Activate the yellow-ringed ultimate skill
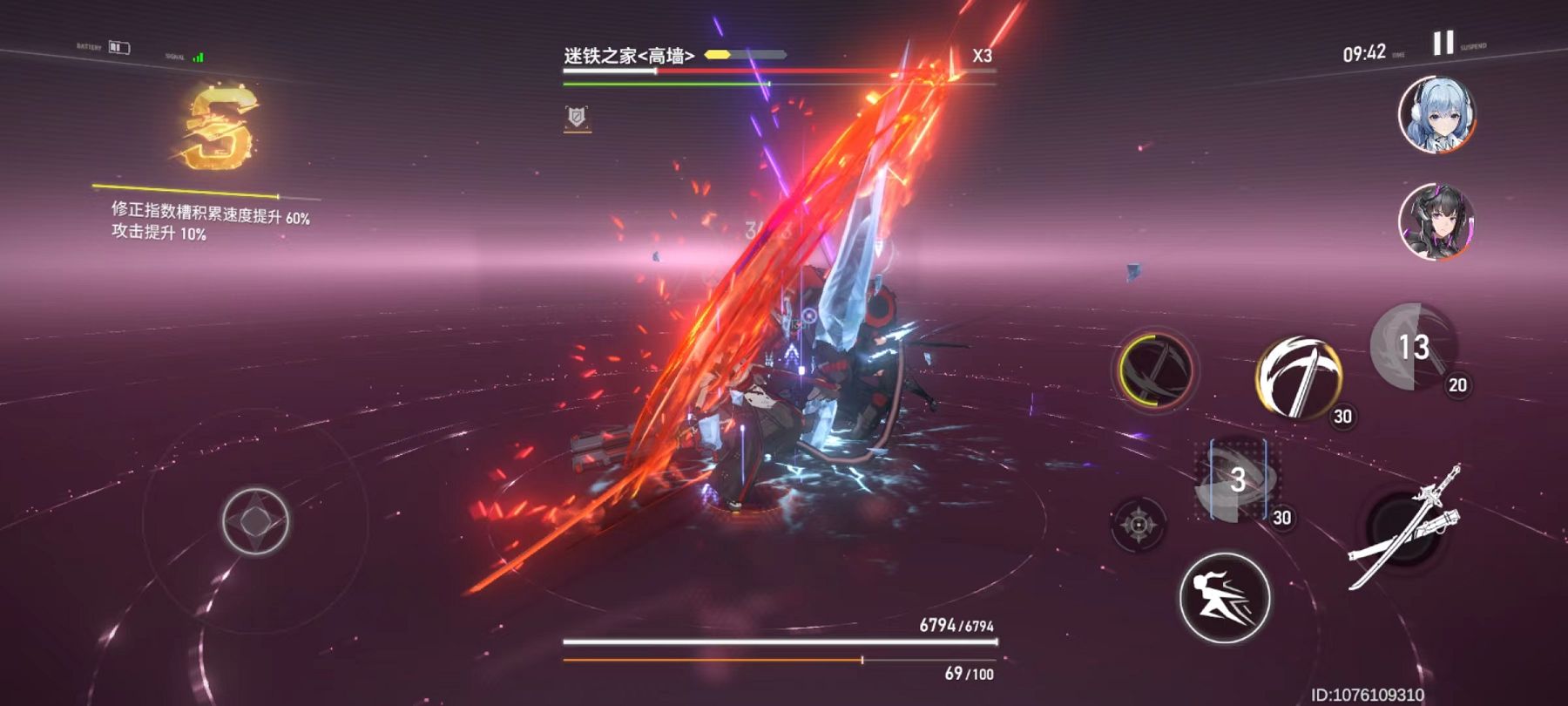The width and height of the screenshot is (1568, 706). pyautogui.click(x=1155, y=370)
